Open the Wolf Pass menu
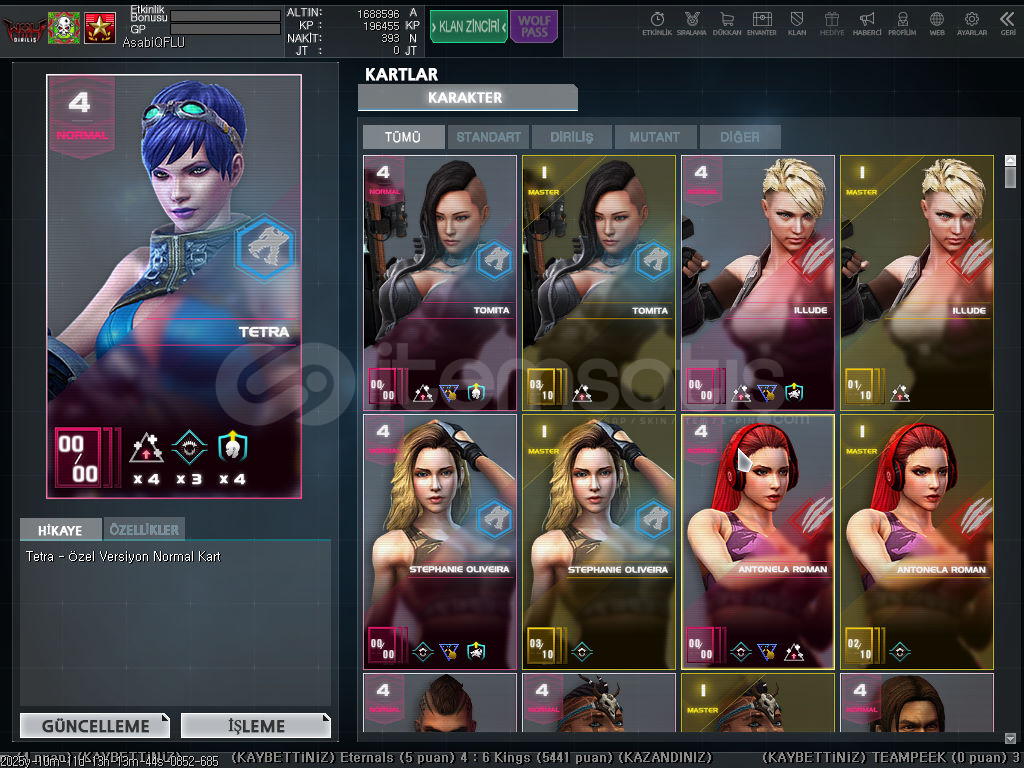The height and width of the screenshot is (768, 1024). (534, 27)
